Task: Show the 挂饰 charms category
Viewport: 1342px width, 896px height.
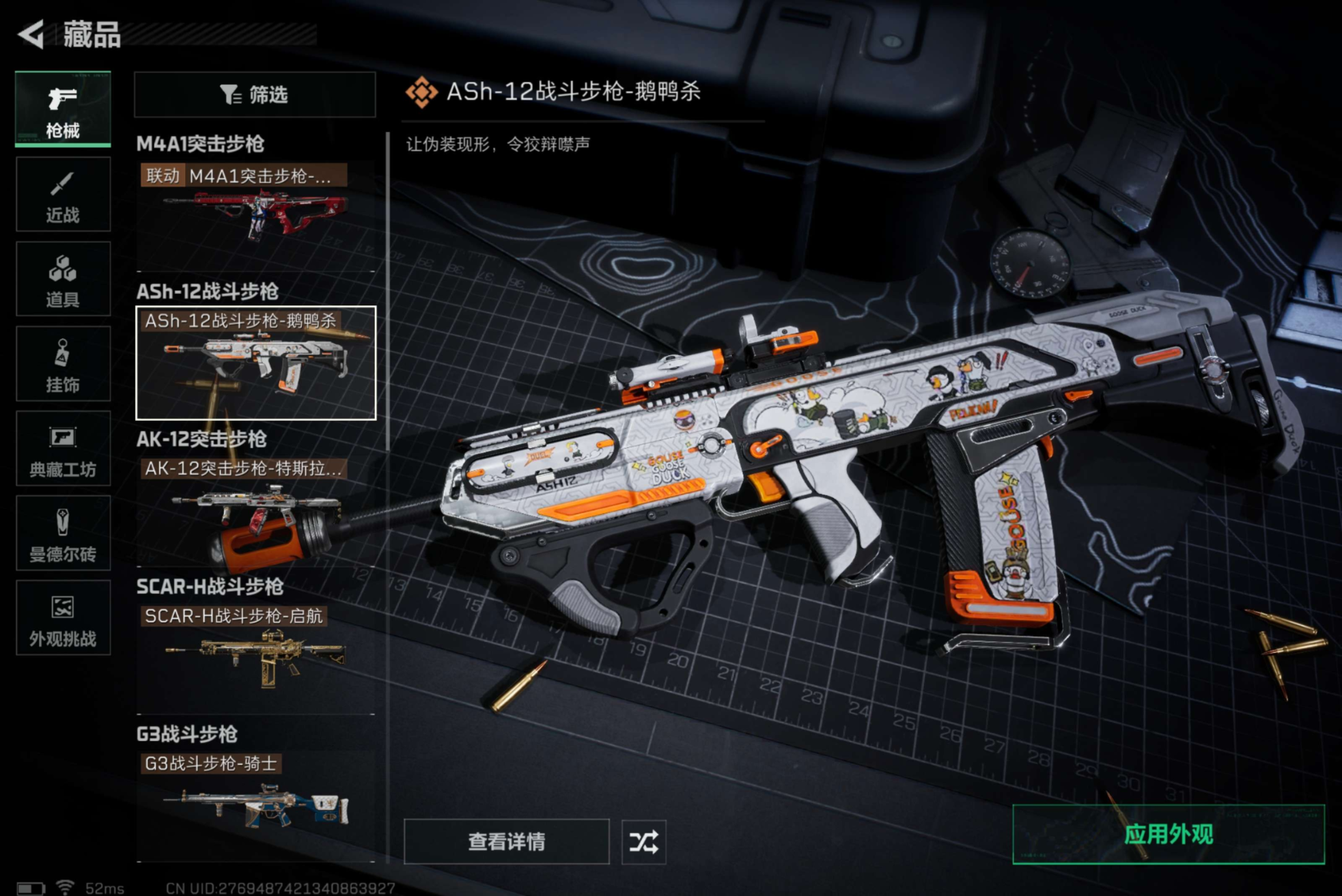Action: [x=63, y=364]
